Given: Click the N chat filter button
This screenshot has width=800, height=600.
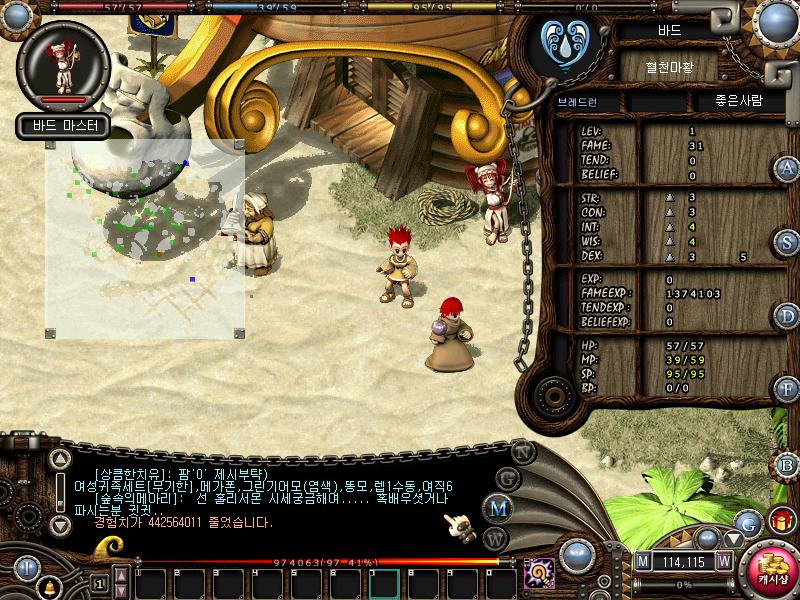Looking at the screenshot, I should click(x=522, y=452).
